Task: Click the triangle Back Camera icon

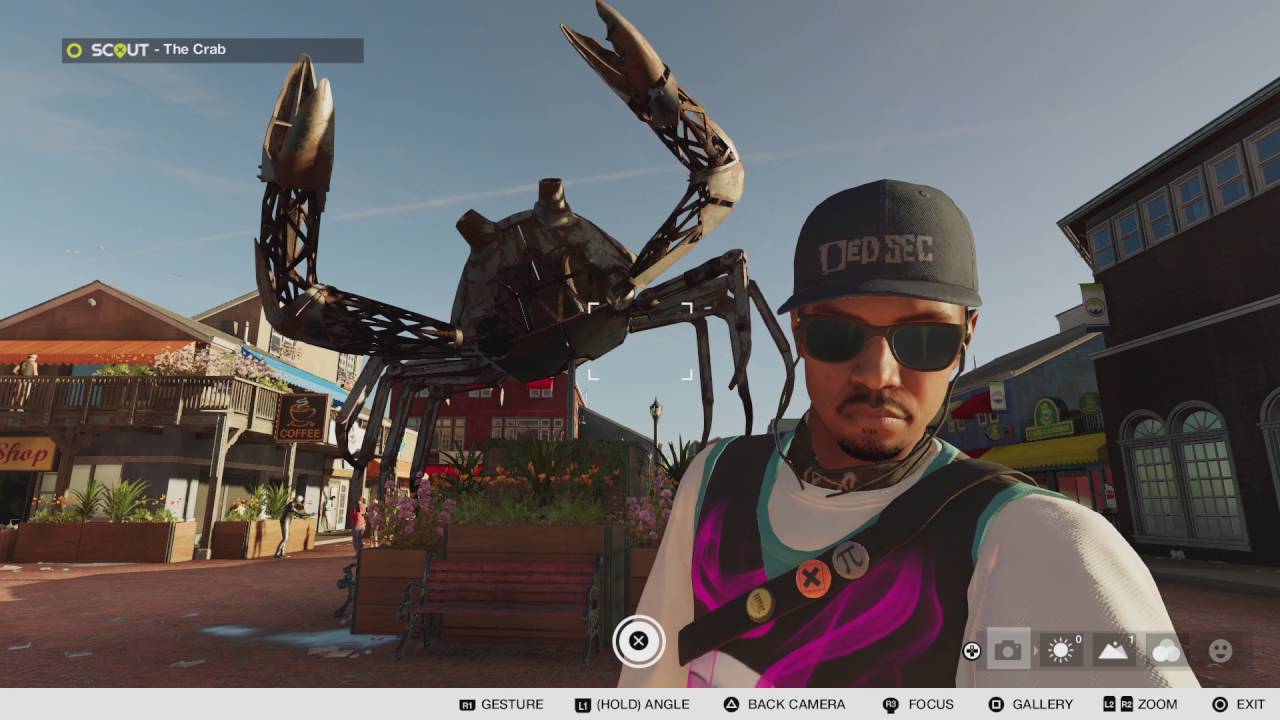Action: tap(732, 703)
